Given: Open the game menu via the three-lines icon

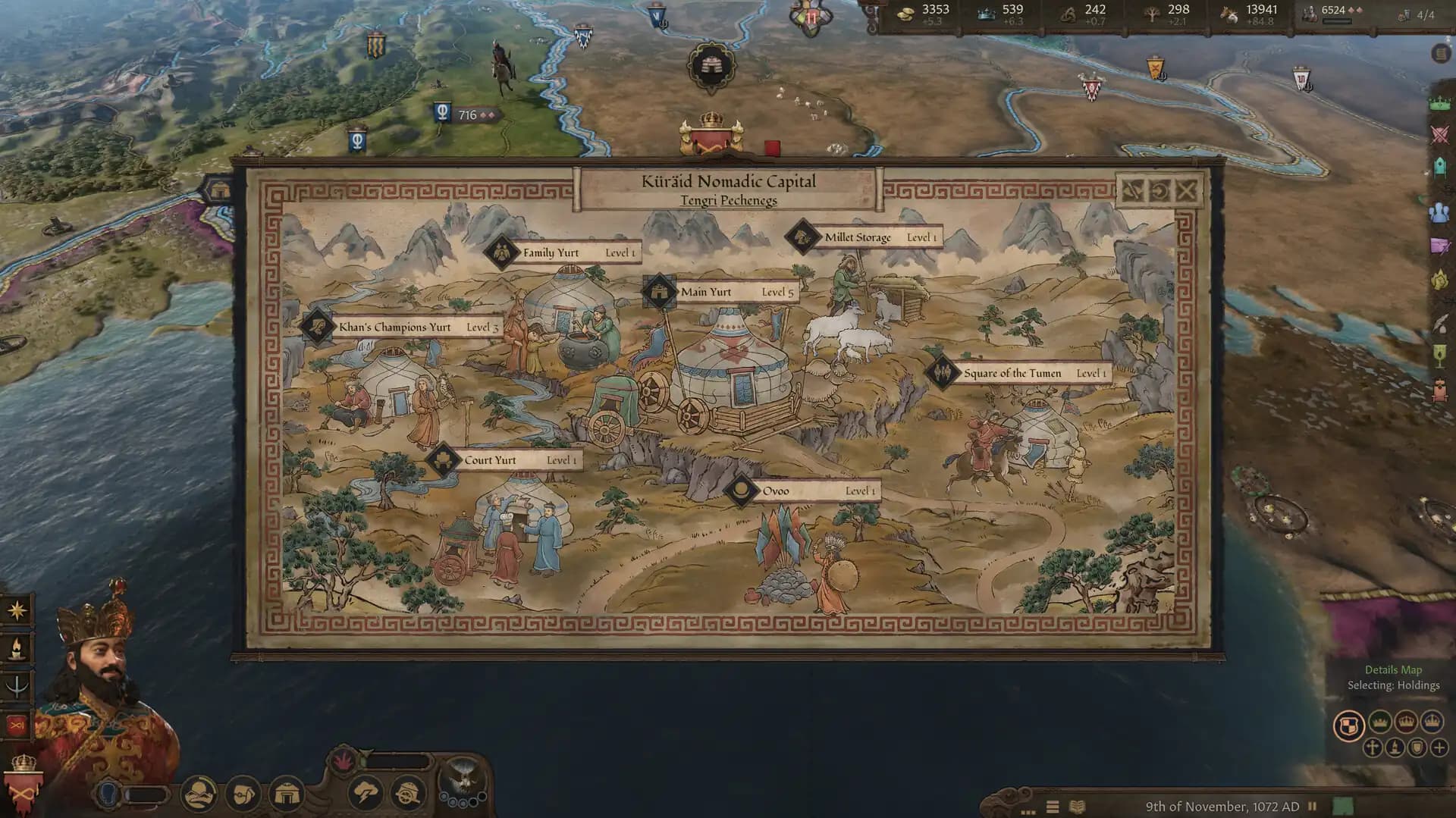Looking at the screenshot, I should point(1053,806).
